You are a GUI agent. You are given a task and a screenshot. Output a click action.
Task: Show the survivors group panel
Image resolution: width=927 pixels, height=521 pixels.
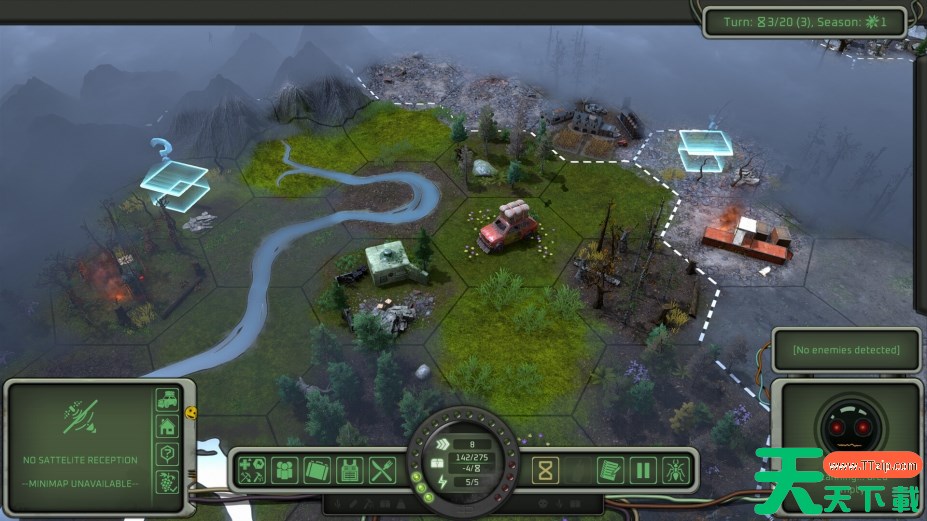pos(287,469)
